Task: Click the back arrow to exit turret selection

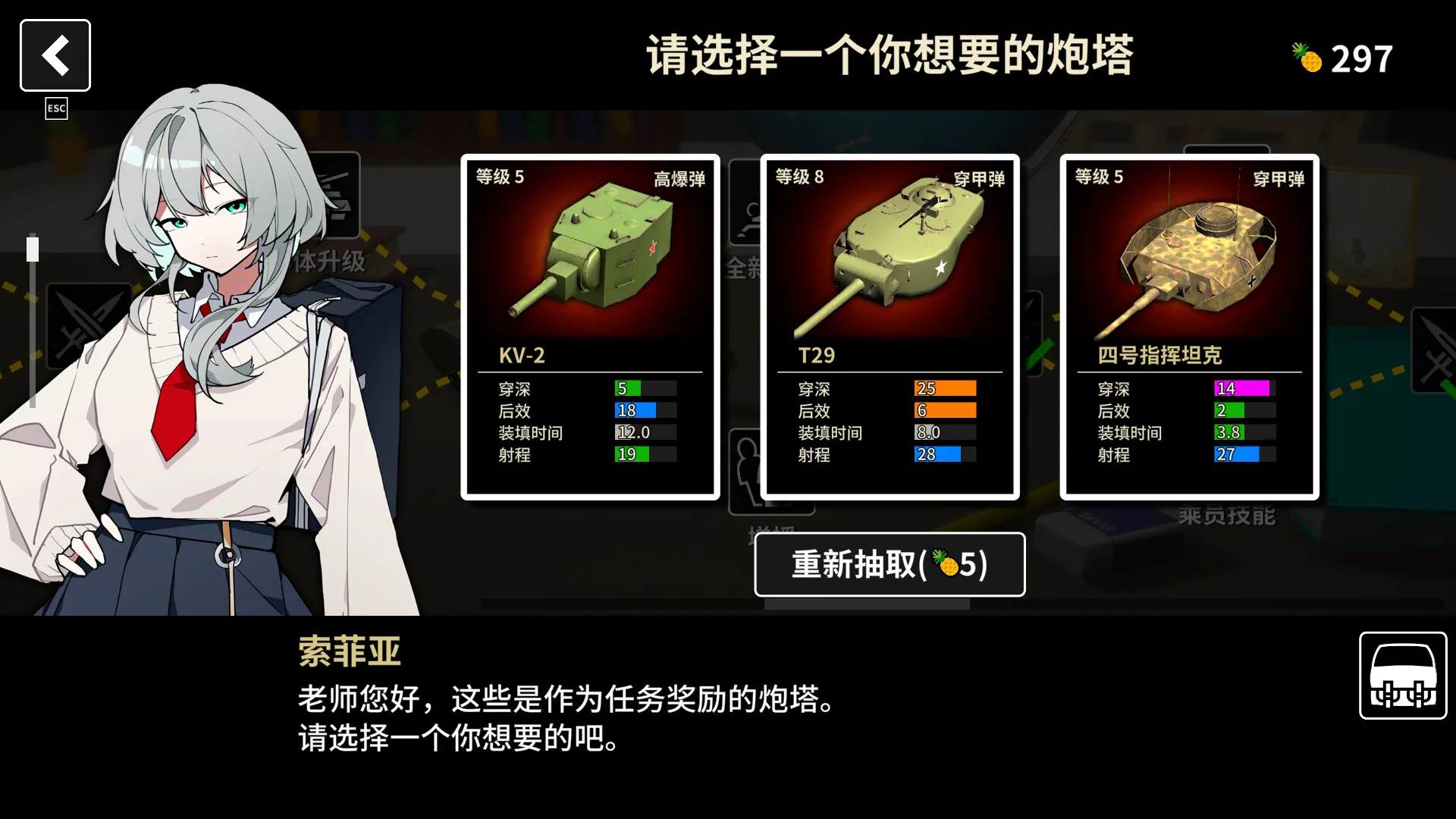Action: [x=55, y=55]
